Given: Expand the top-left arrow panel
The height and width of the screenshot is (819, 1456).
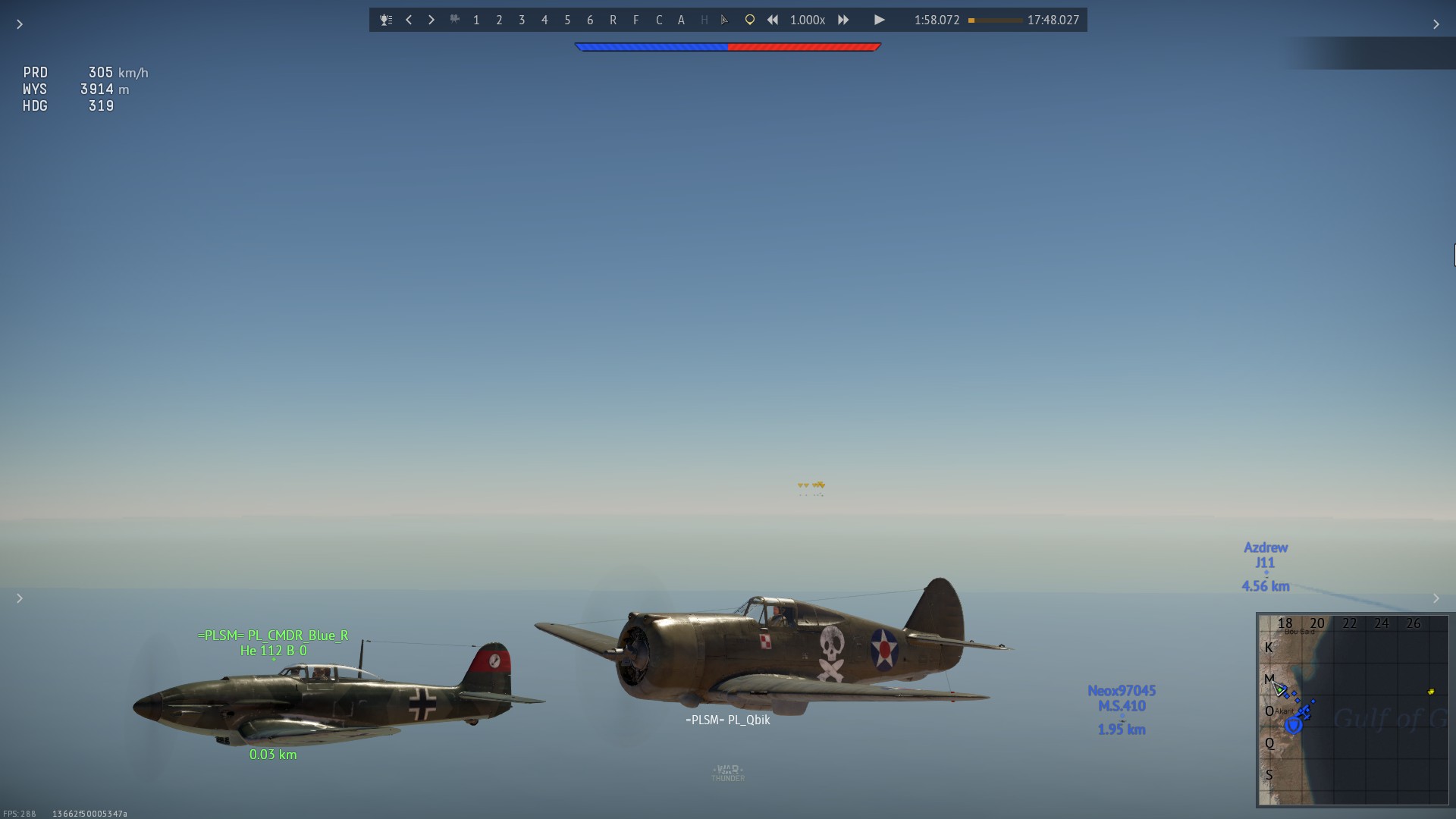Looking at the screenshot, I should click(x=20, y=24).
